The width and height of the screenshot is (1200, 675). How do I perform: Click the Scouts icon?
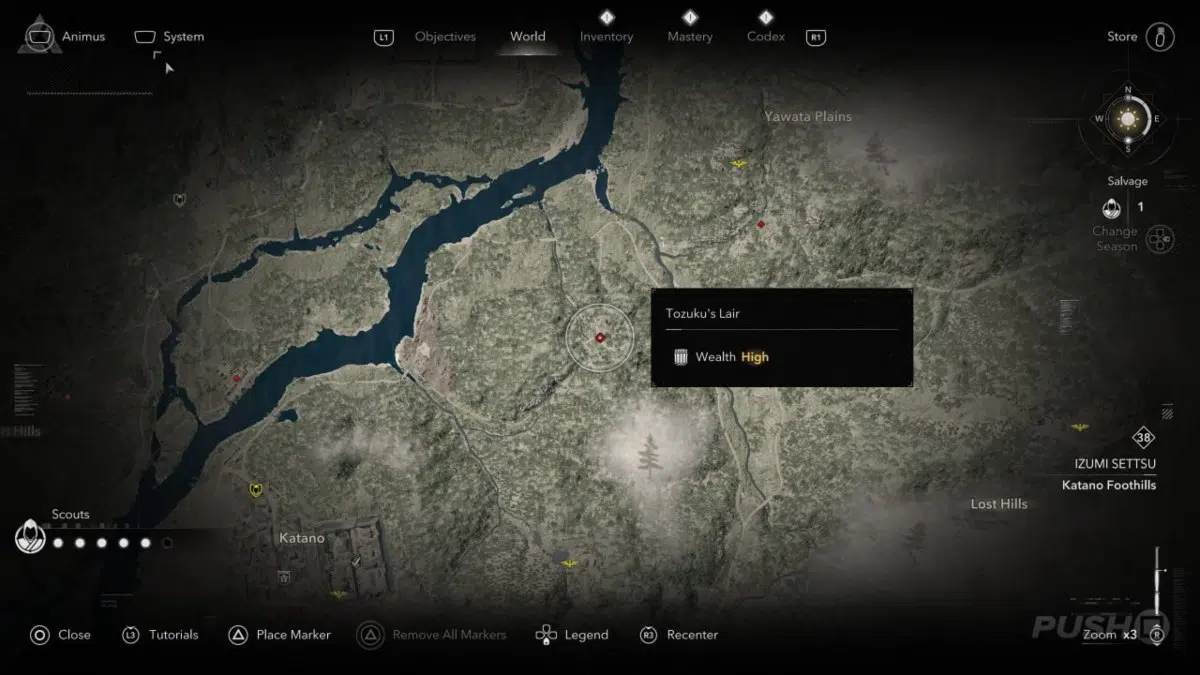[30, 538]
